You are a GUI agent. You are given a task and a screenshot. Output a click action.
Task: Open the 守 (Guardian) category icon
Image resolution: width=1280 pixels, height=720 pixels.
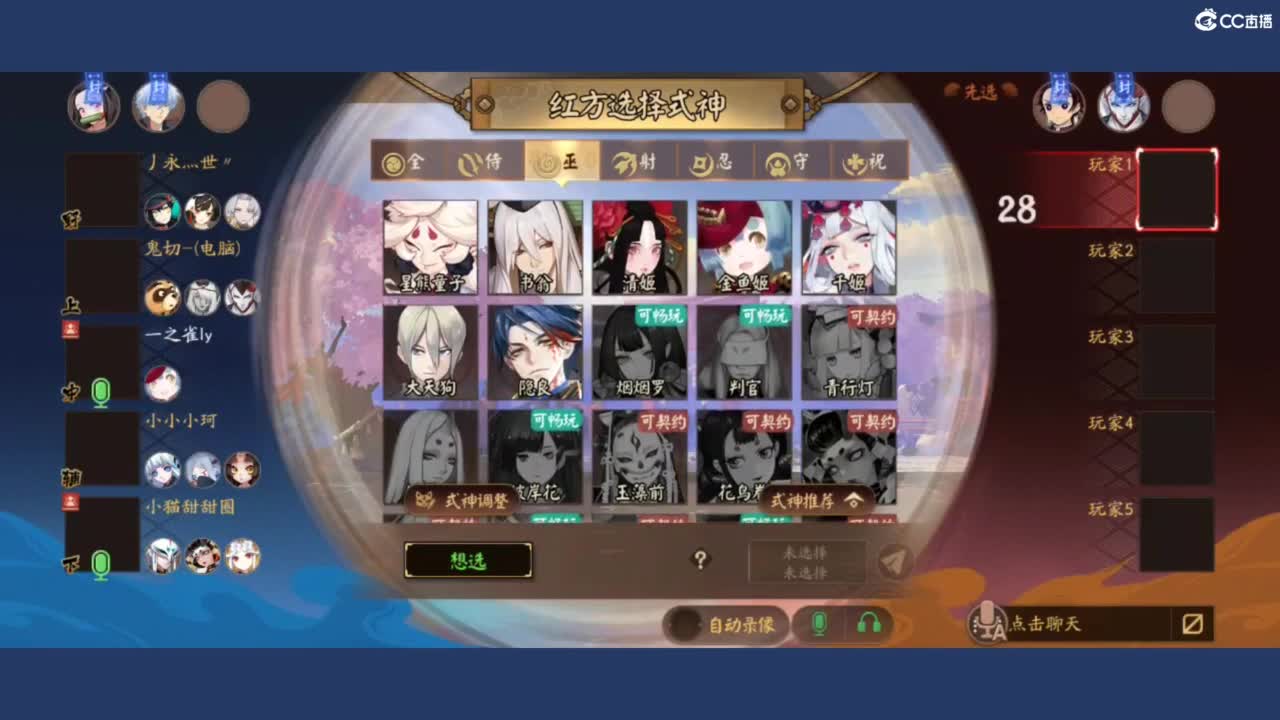click(792, 162)
